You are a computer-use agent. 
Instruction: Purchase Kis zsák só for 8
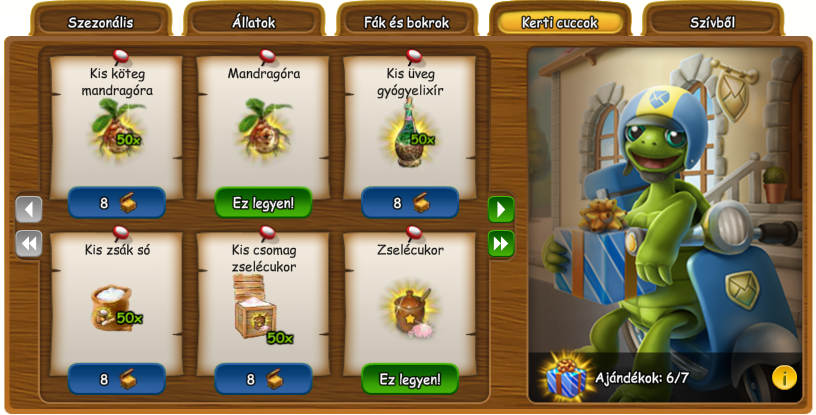pos(117,379)
